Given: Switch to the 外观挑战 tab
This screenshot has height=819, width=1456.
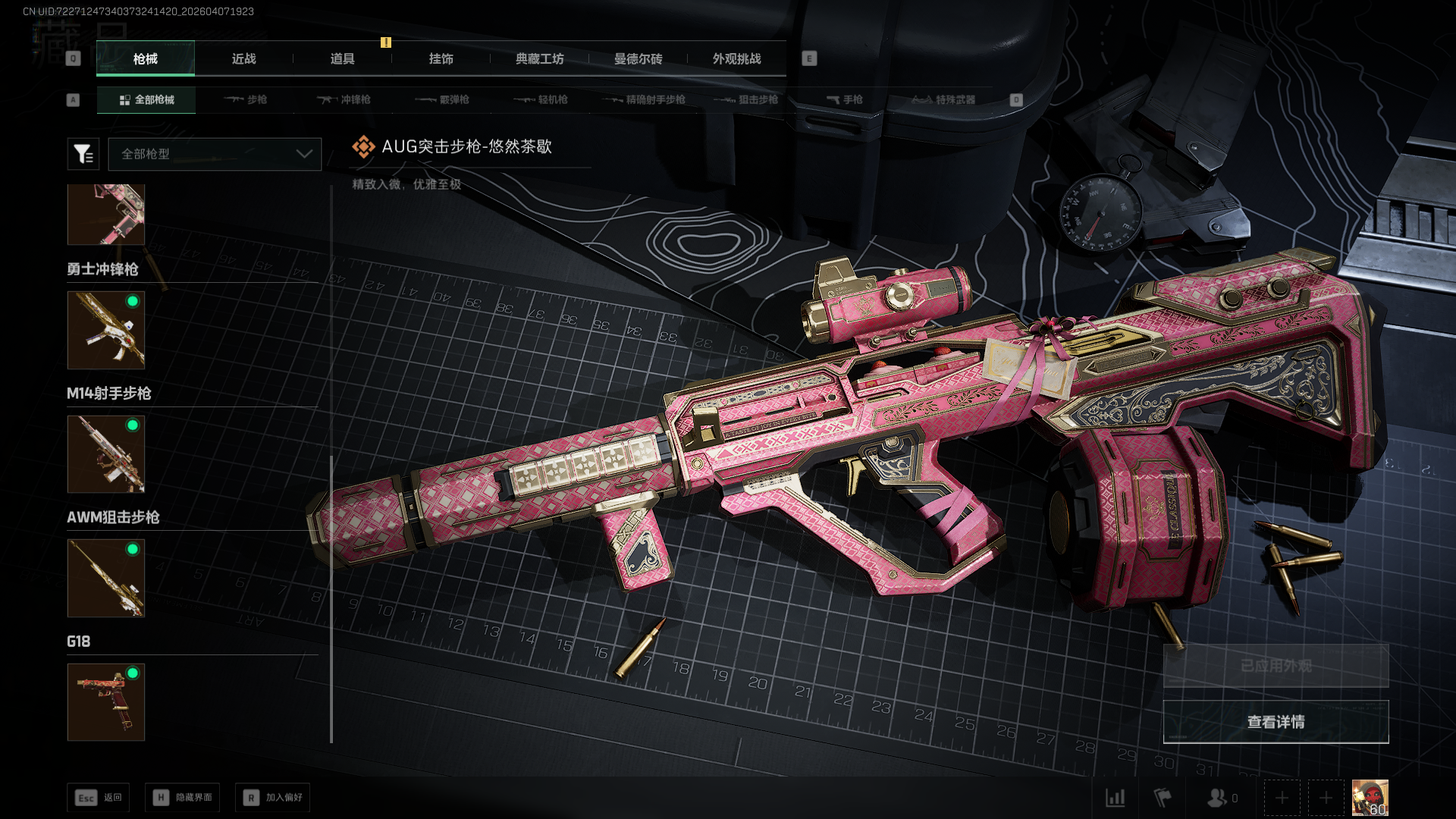Looking at the screenshot, I should 736,59.
